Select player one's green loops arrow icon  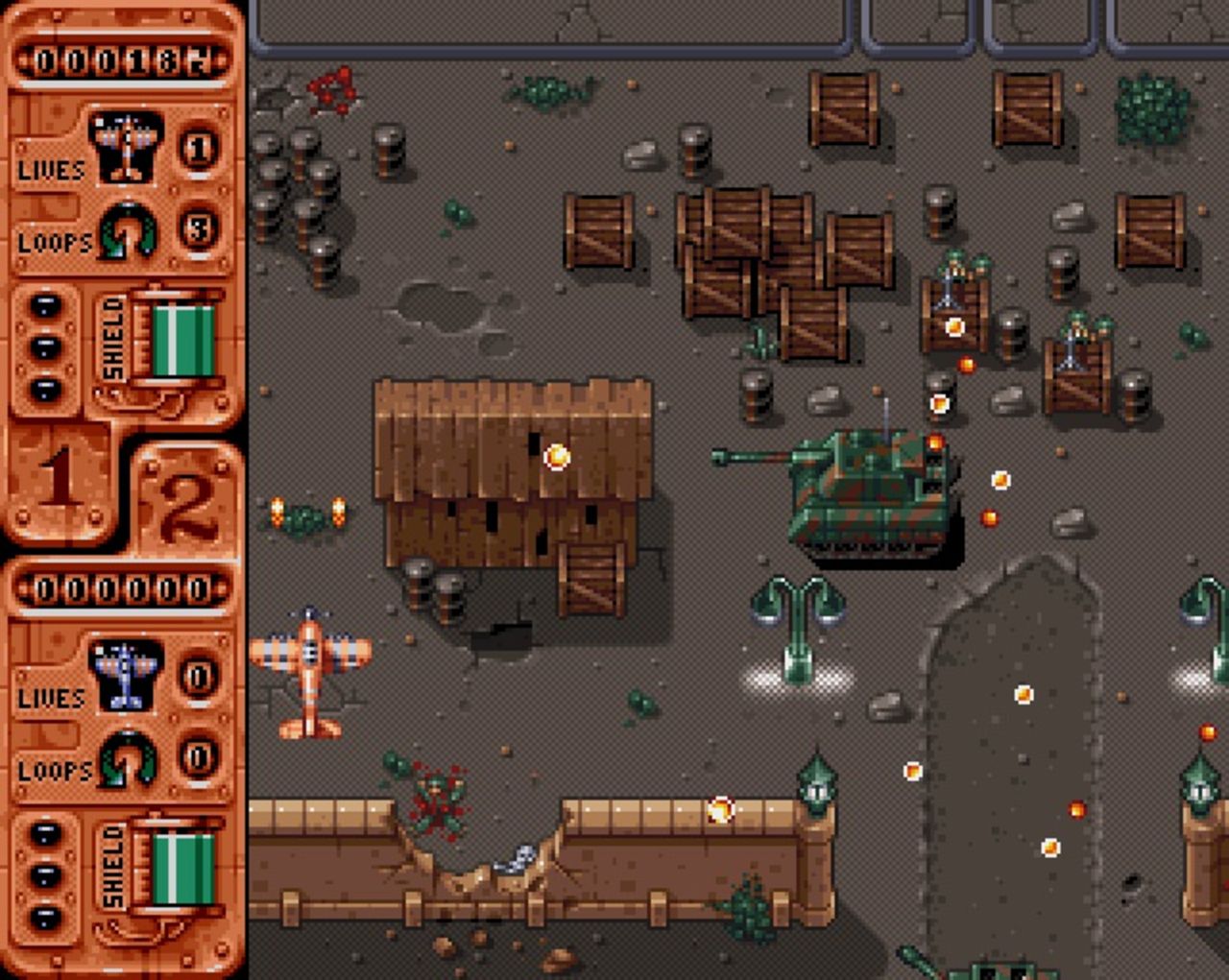click(x=128, y=230)
